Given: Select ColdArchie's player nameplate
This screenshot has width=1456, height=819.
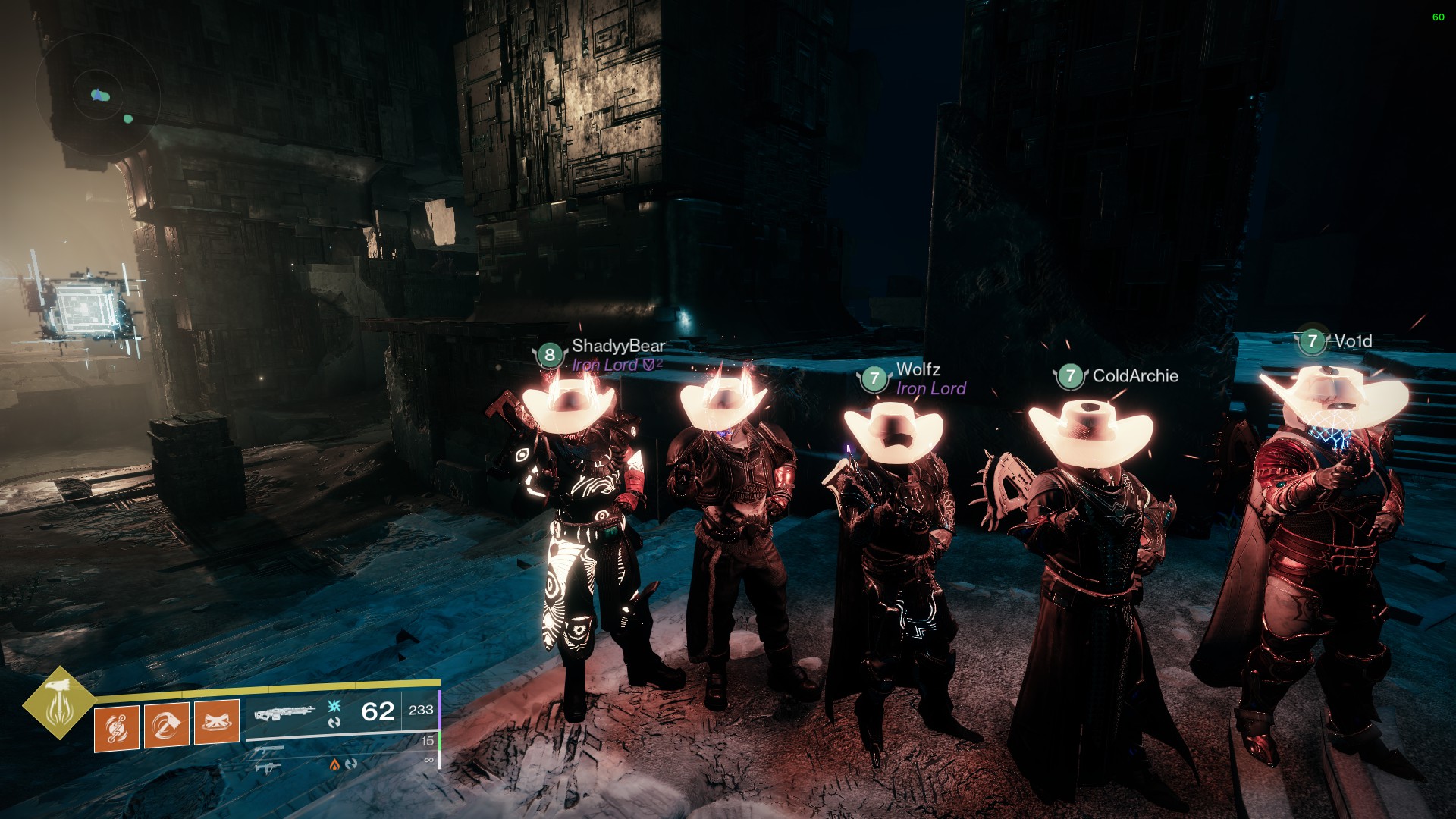Looking at the screenshot, I should 1134,376.
